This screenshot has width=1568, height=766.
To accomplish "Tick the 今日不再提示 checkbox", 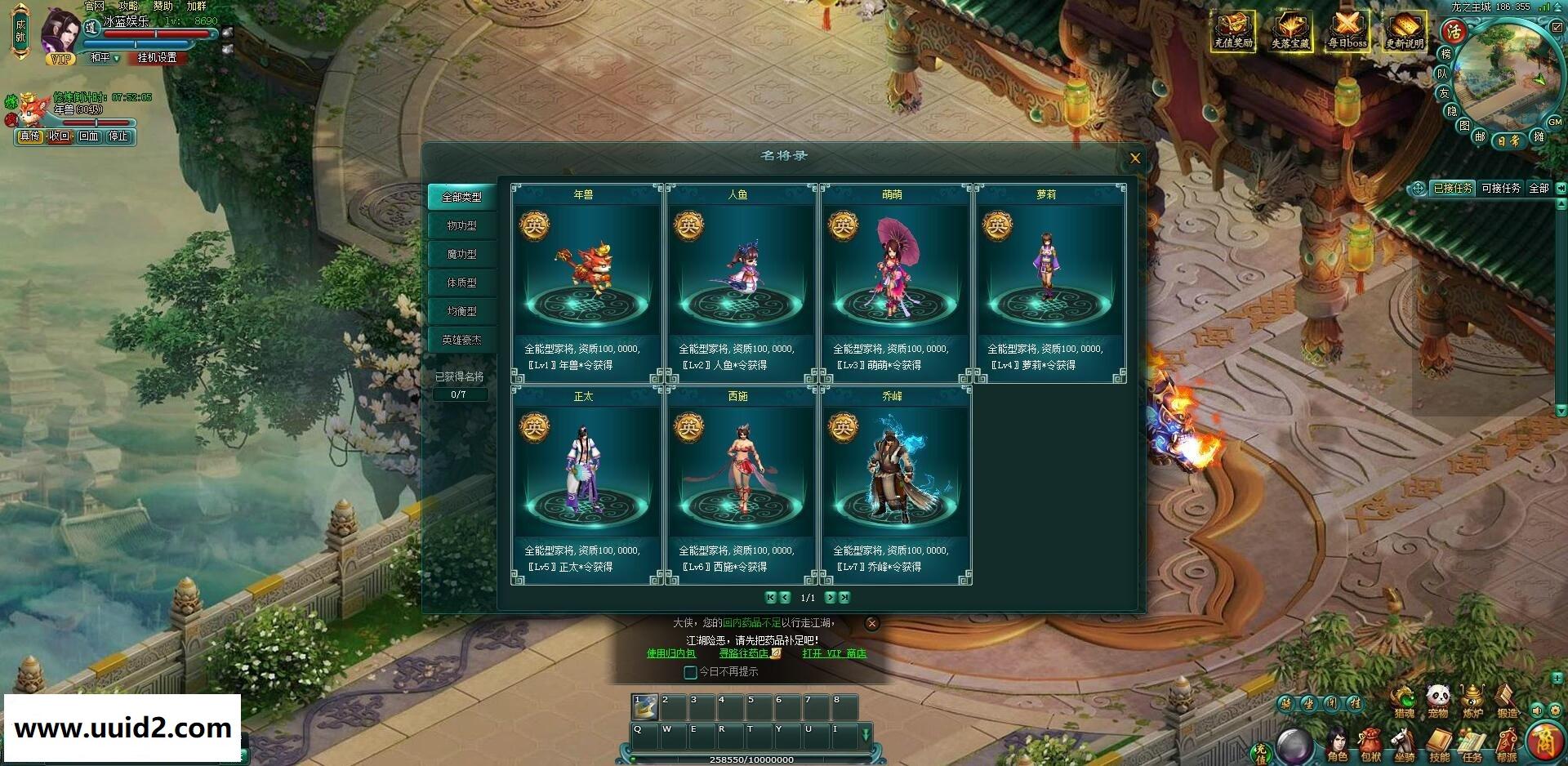I will (690, 672).
